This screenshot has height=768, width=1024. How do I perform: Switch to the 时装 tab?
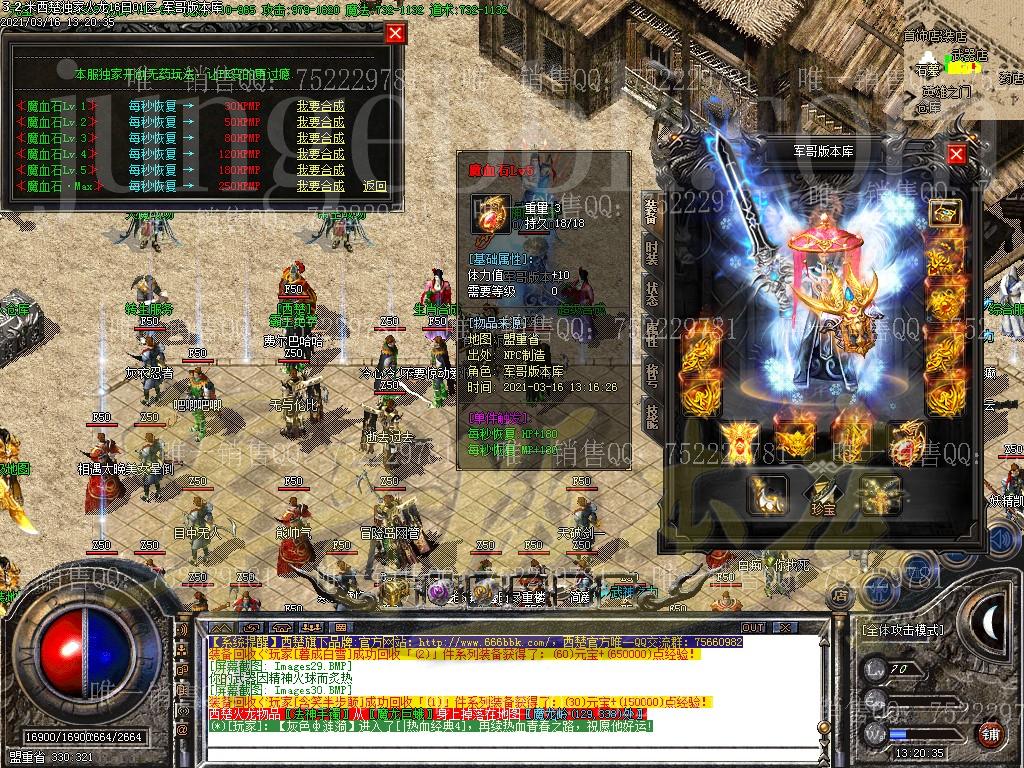click(x=652, y=252)
